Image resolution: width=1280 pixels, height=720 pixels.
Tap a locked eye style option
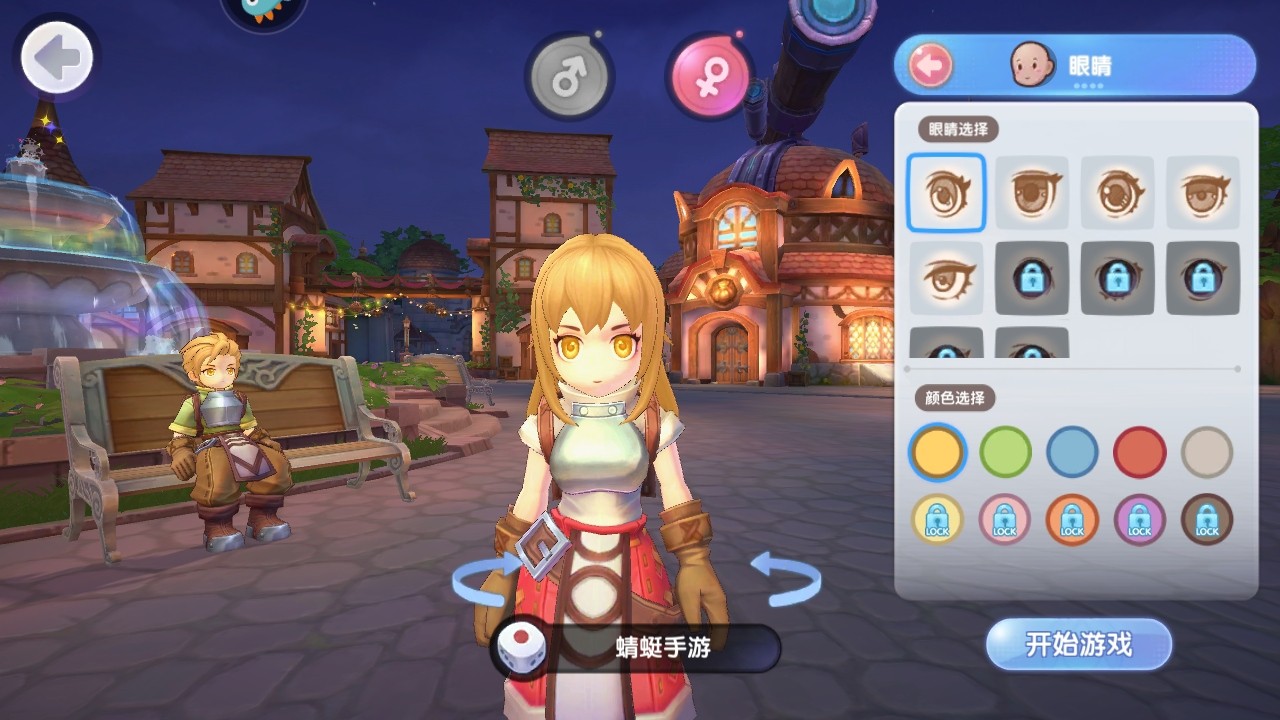tap(1032, 279)
